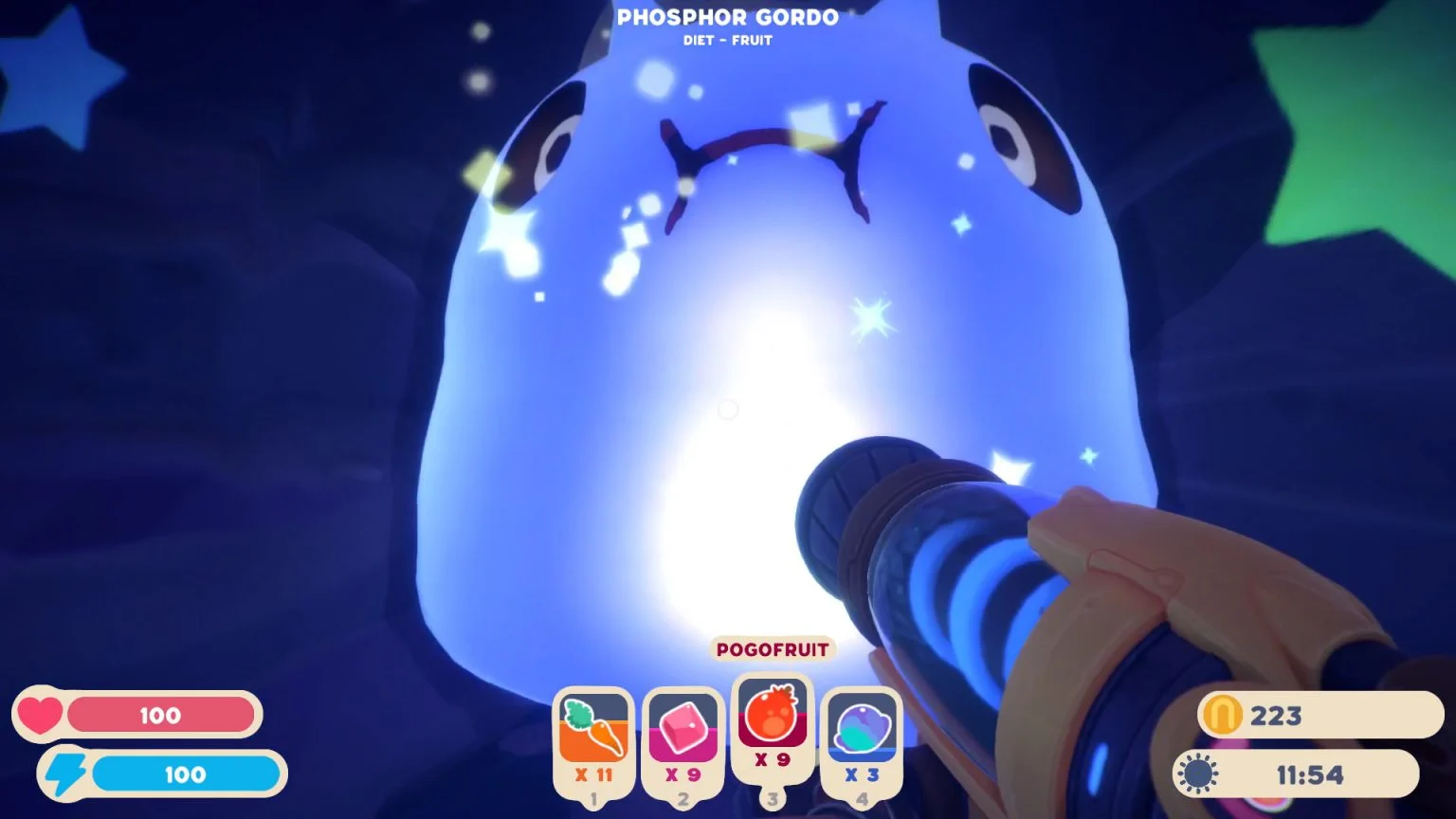
Task: Click the blue energy progress bar
Action: (x=185, y=774)
